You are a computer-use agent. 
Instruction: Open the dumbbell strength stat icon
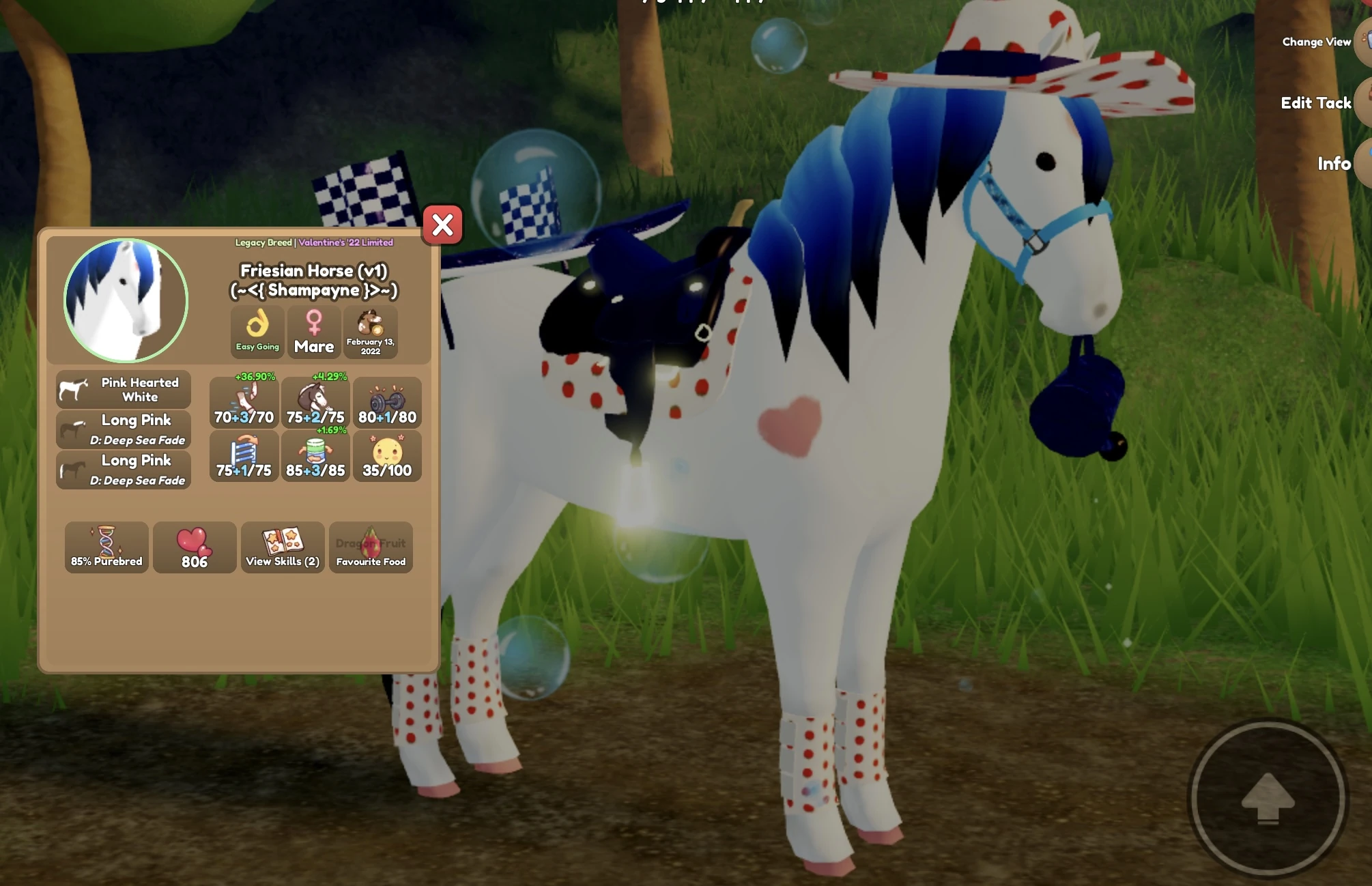(x=386, y=403)
